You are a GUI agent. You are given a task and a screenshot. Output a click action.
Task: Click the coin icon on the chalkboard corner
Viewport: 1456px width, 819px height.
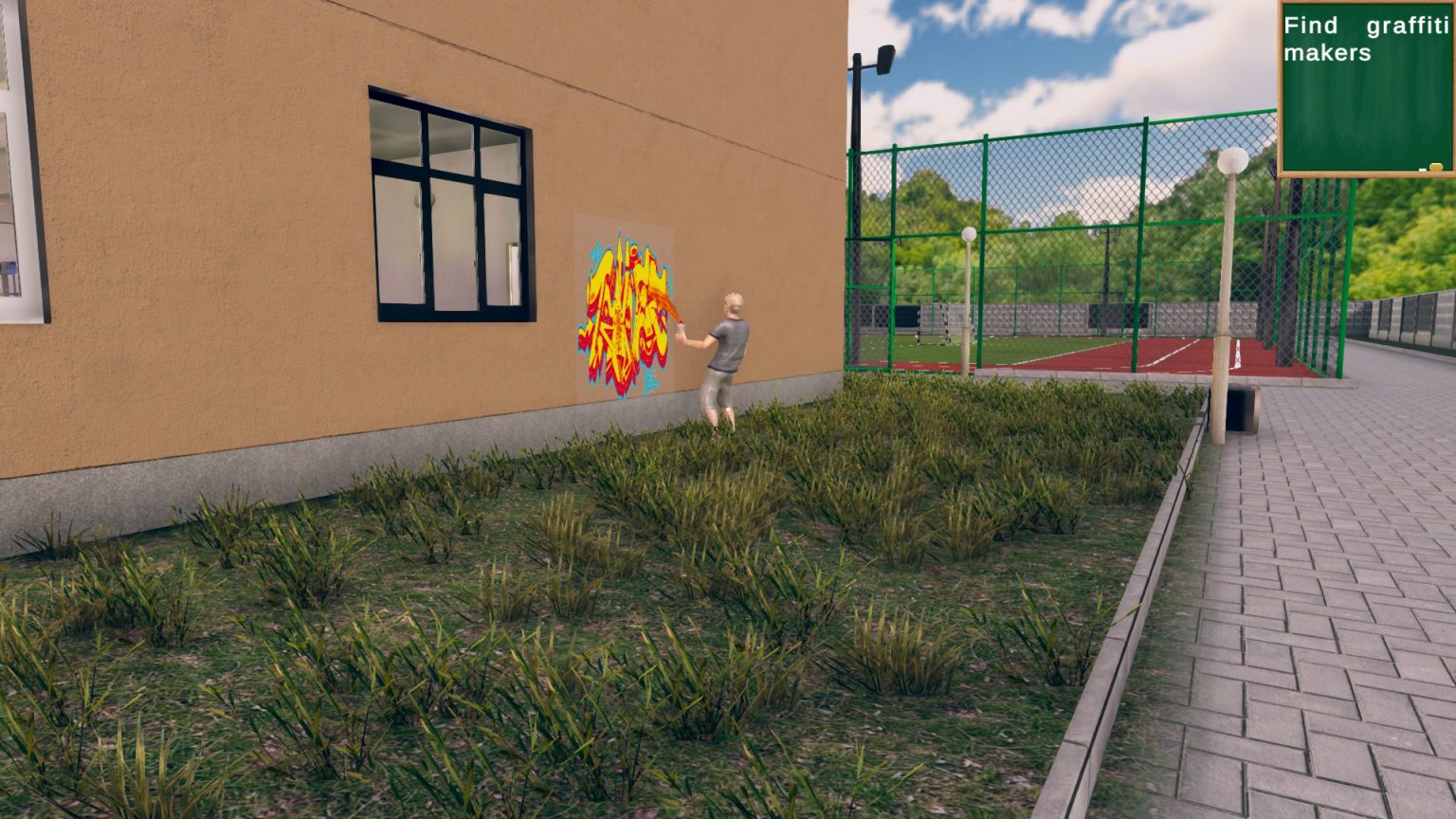(1436, 167)
